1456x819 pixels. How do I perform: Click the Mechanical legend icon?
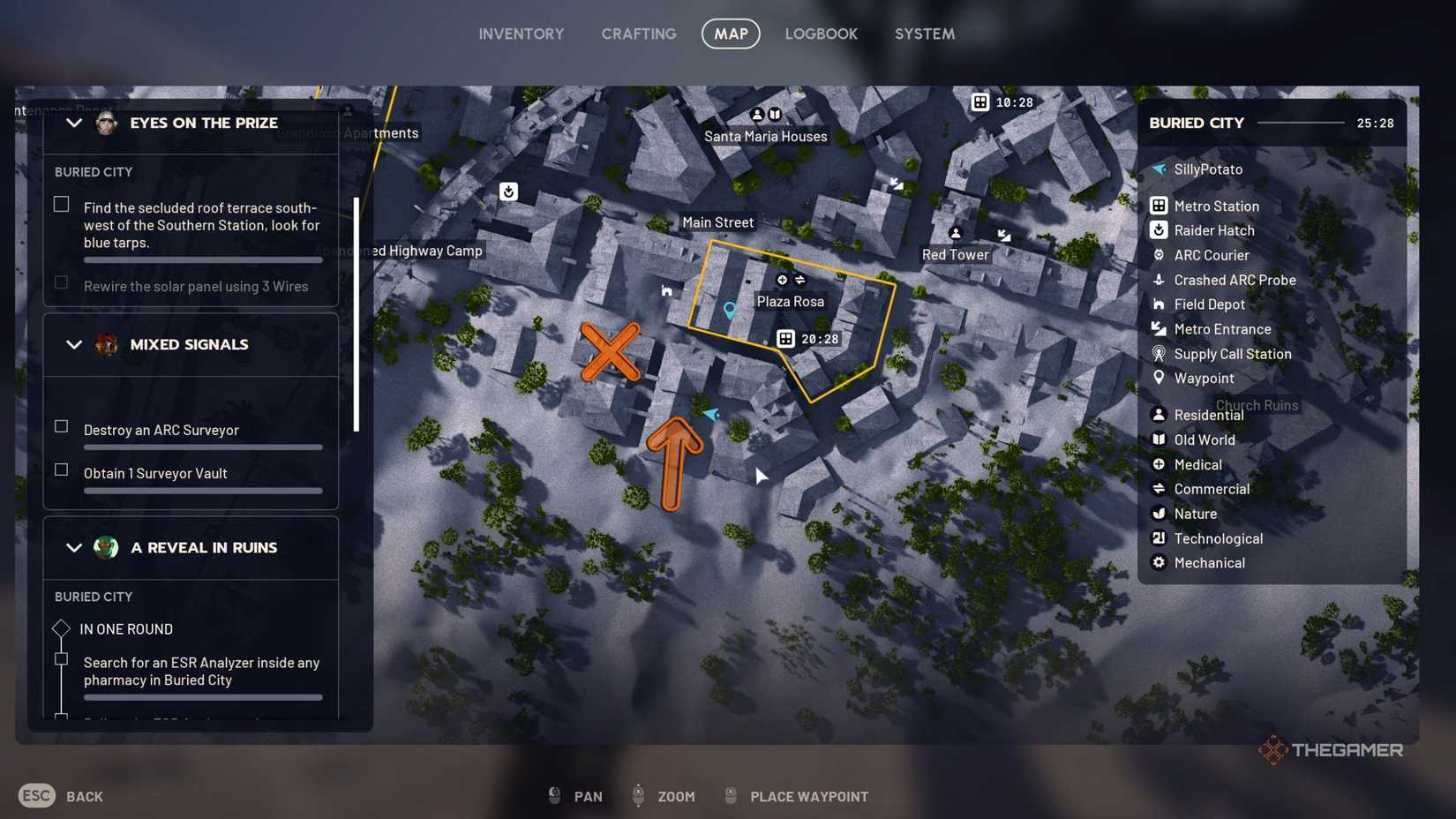[x=1160, y=563]
